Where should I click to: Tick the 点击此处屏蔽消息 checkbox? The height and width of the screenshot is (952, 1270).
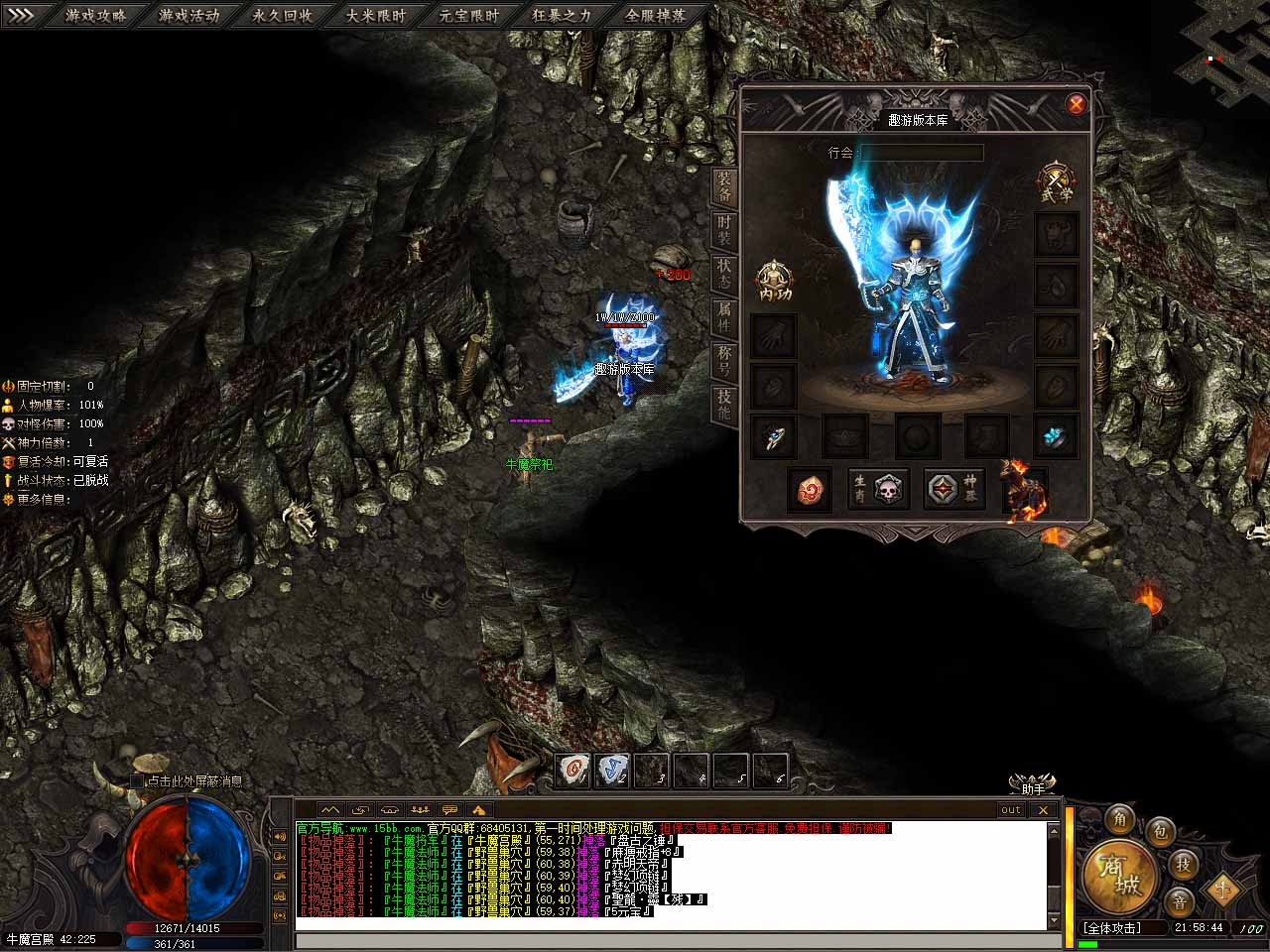coord(137,781)
